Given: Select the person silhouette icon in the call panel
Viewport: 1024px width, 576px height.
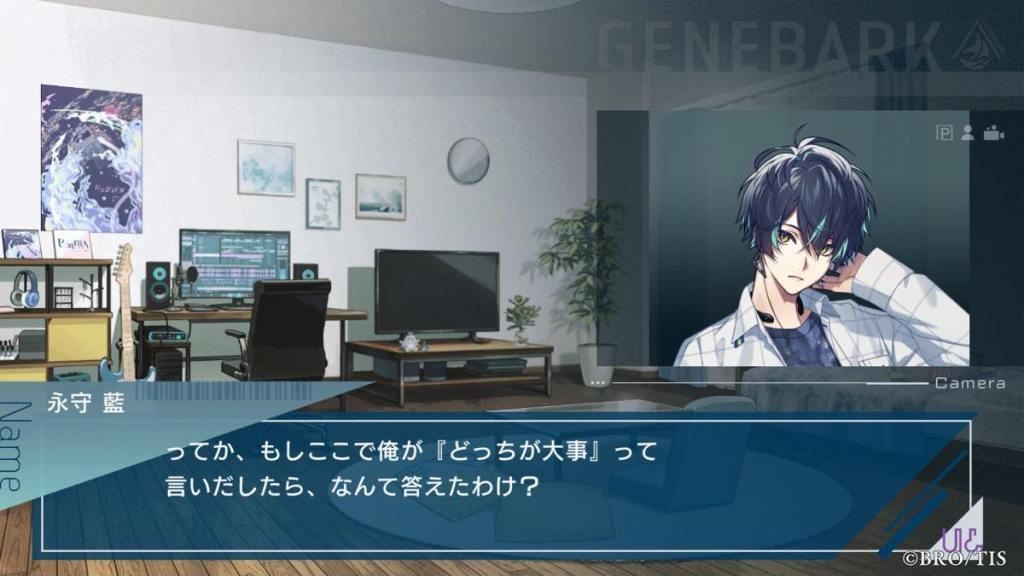Looking at the screenshot, I should click(967, 134).
